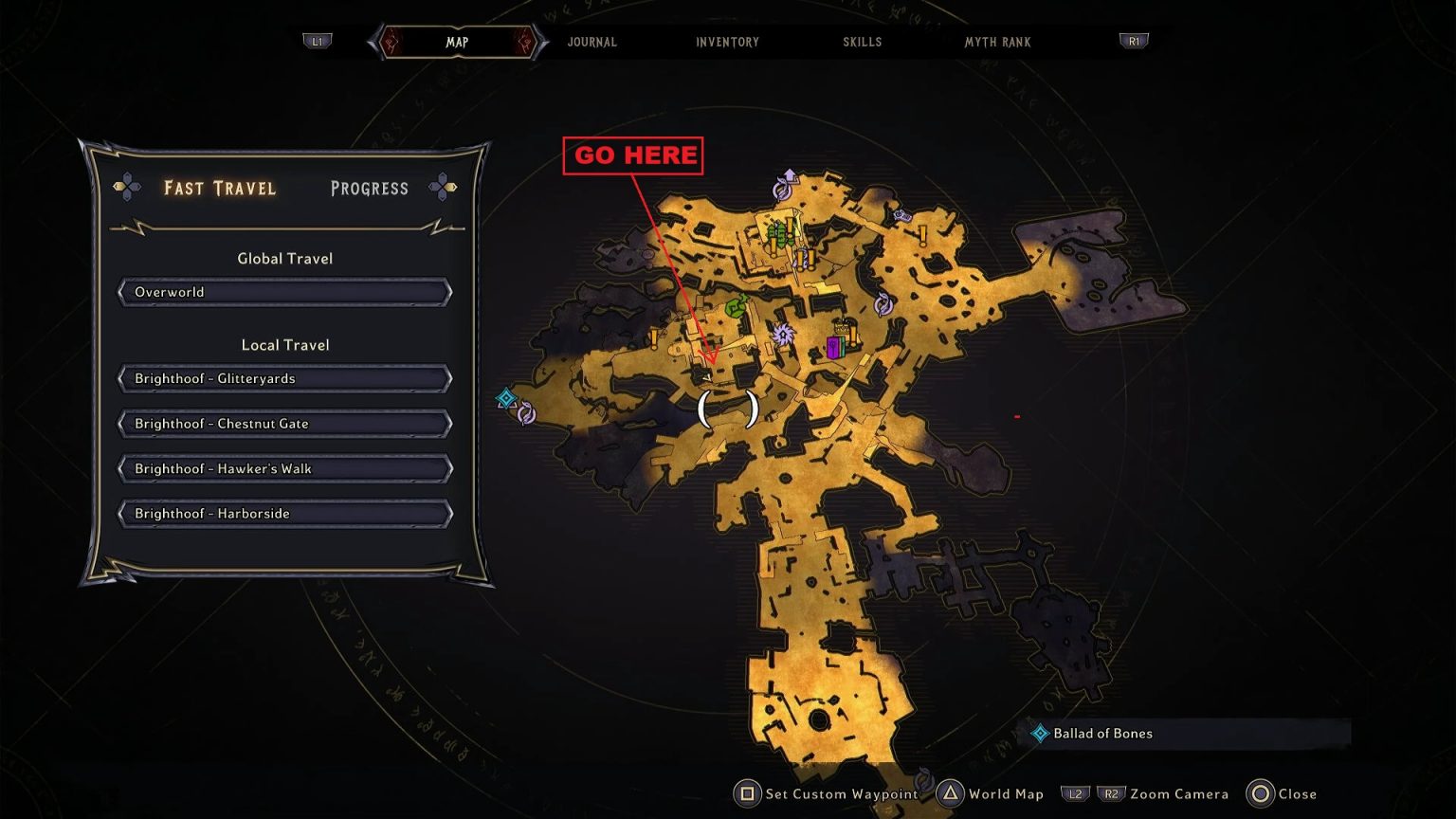Select Brighthoof - Glitteryards travel point
Viewport: 1456px width, 819px height.
(x=284, y=378)
